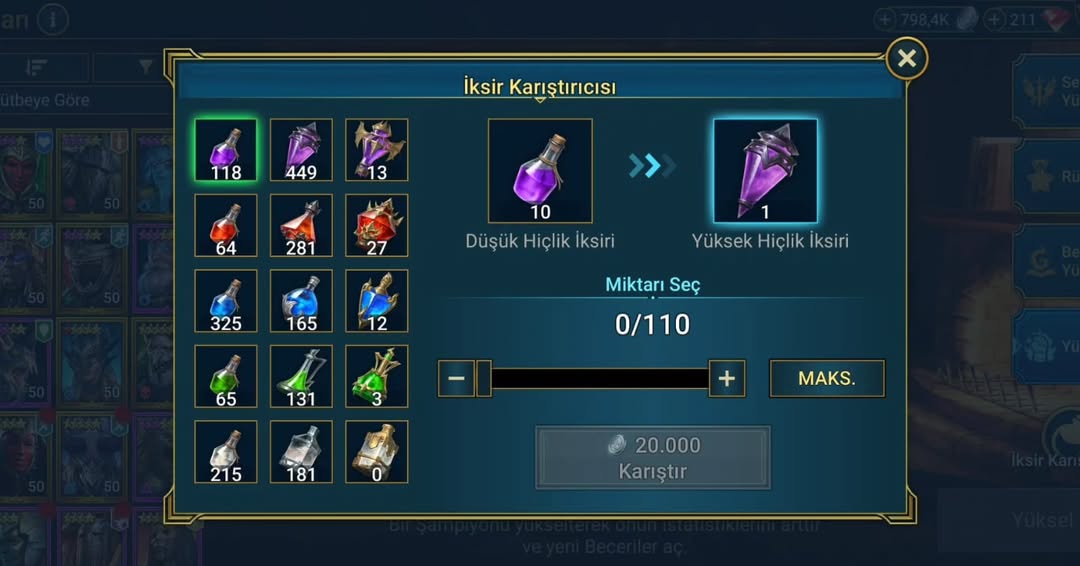Click the minus button to decrease quantity
Screen dimensions: 1080x566
pos(456,379)
